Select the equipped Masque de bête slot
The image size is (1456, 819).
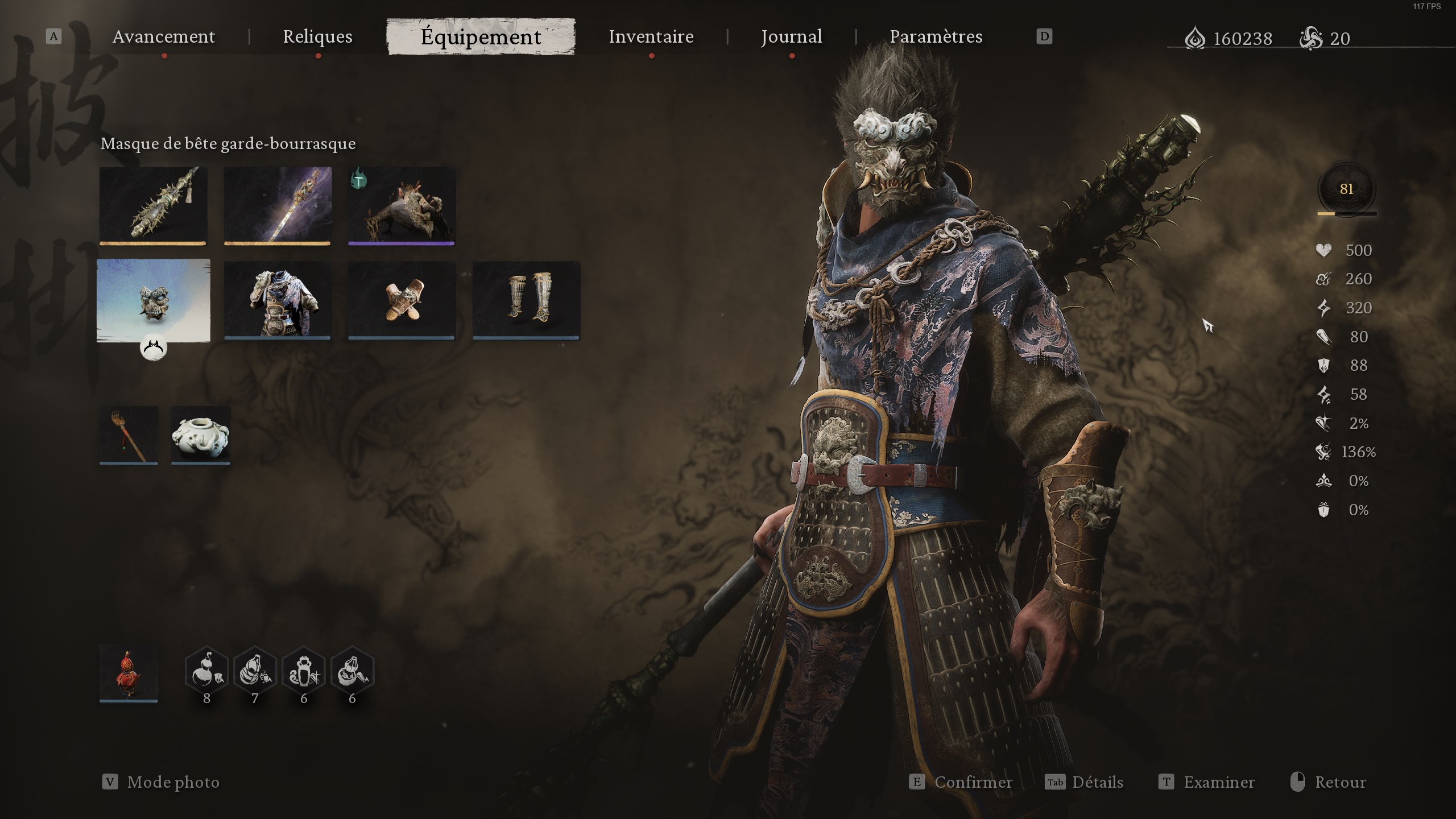coord(154,300)
